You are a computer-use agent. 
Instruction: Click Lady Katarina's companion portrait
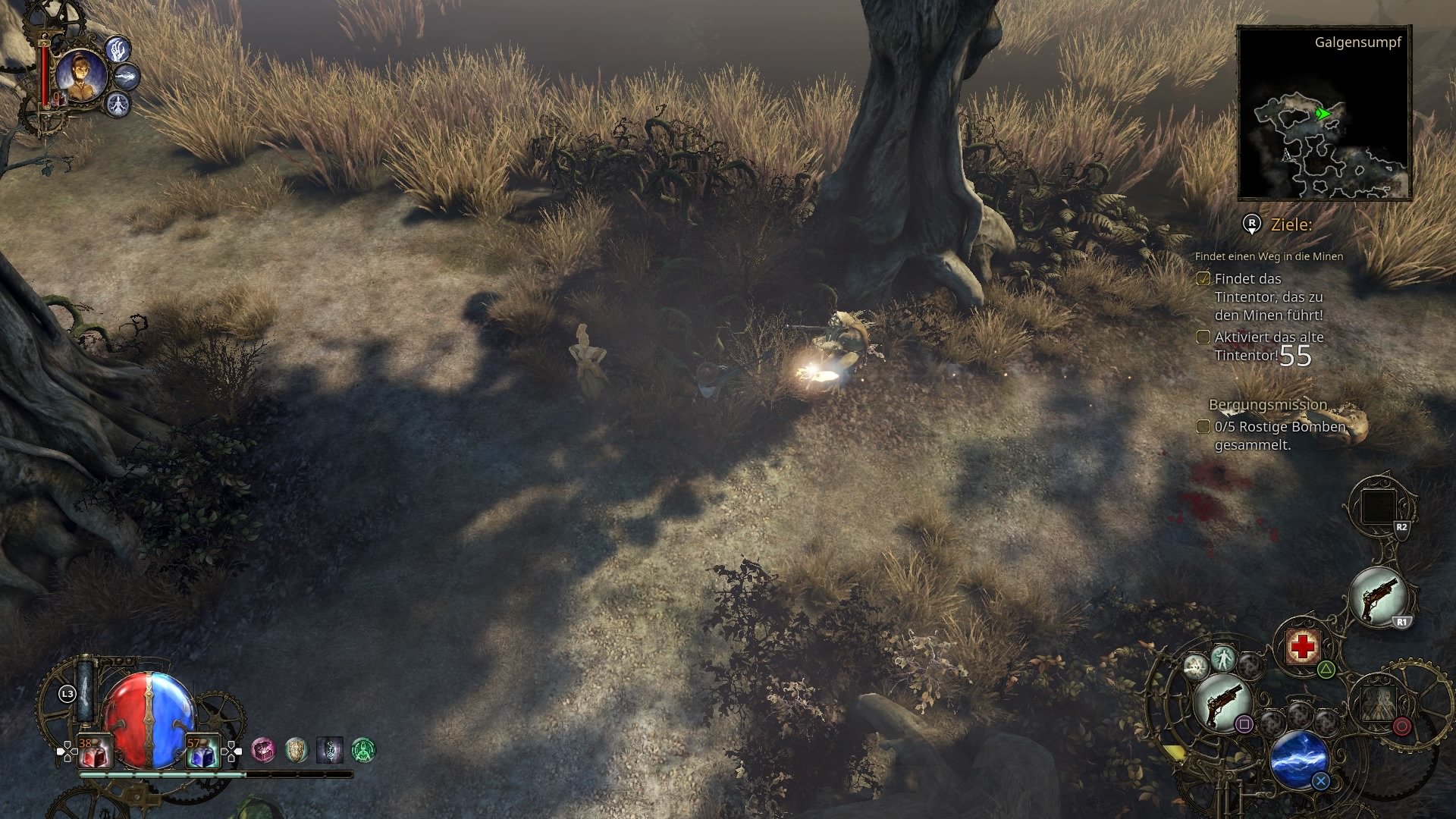tap(80, 76)
